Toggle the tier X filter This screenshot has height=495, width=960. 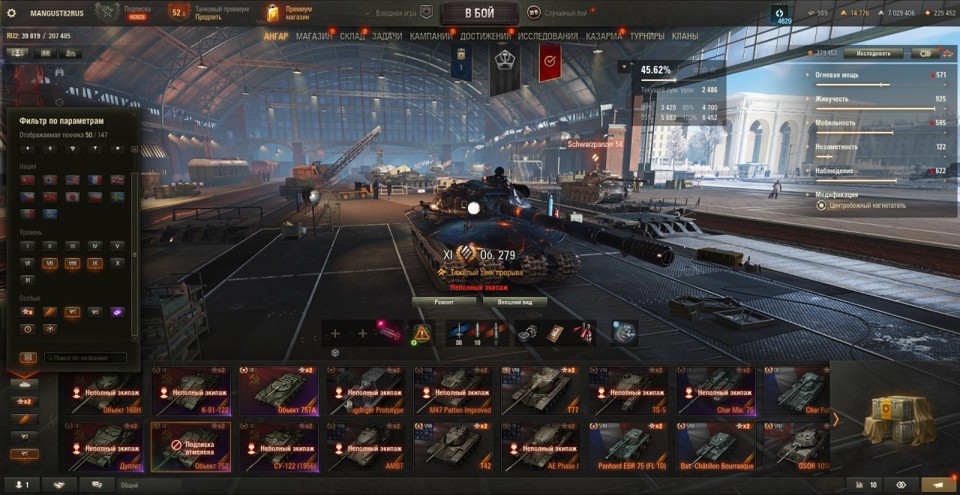(118, 263)
